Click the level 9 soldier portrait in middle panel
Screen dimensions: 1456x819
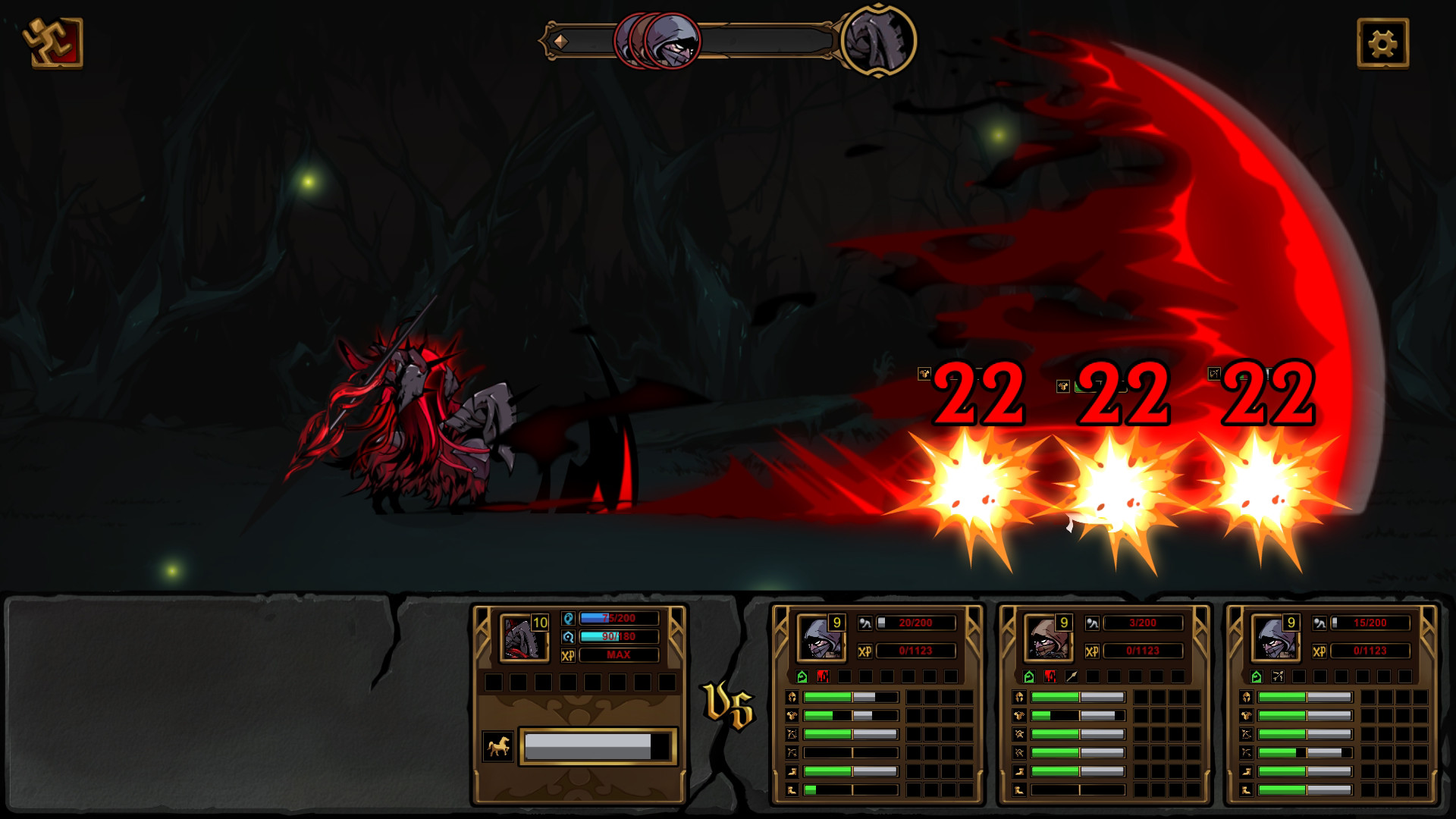(1050, 639)
